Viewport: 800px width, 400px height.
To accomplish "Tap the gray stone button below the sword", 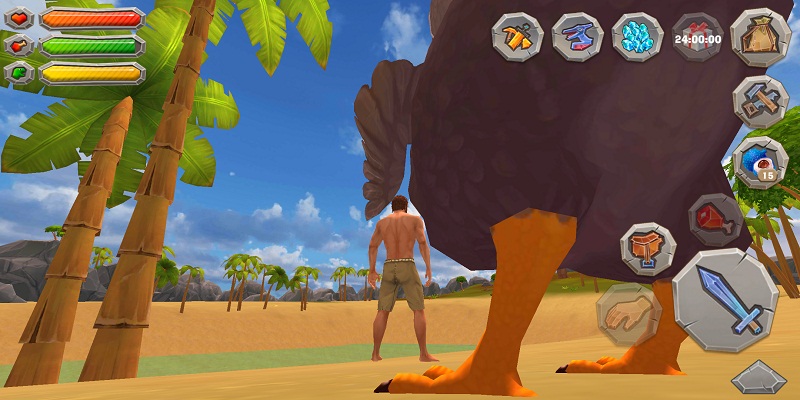I will [759, 379].
